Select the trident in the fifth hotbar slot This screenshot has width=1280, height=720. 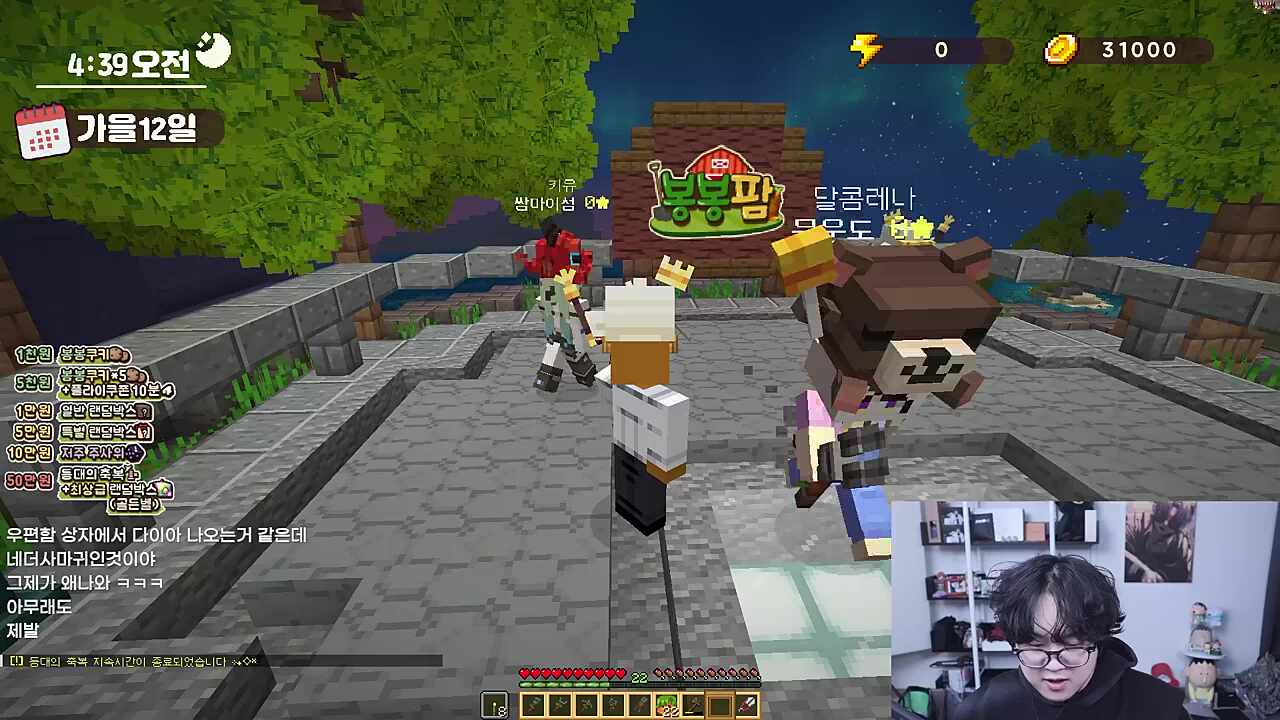click(642, 704)
